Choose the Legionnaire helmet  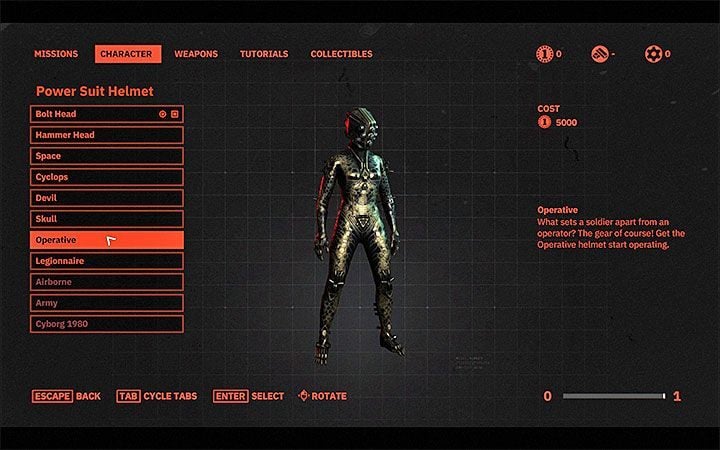(x=106, y=261)
